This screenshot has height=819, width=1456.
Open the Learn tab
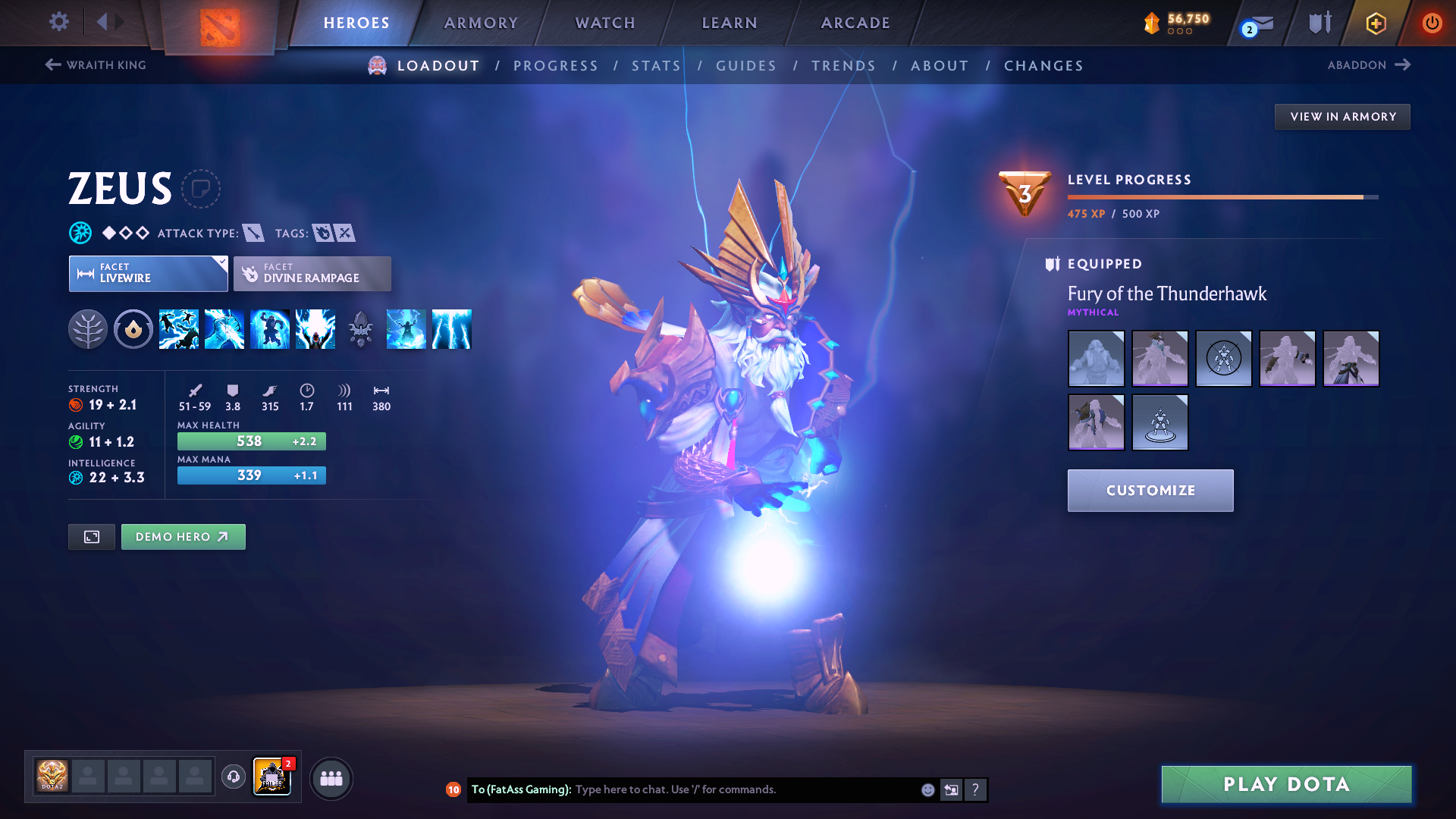(x=730, y=23)
